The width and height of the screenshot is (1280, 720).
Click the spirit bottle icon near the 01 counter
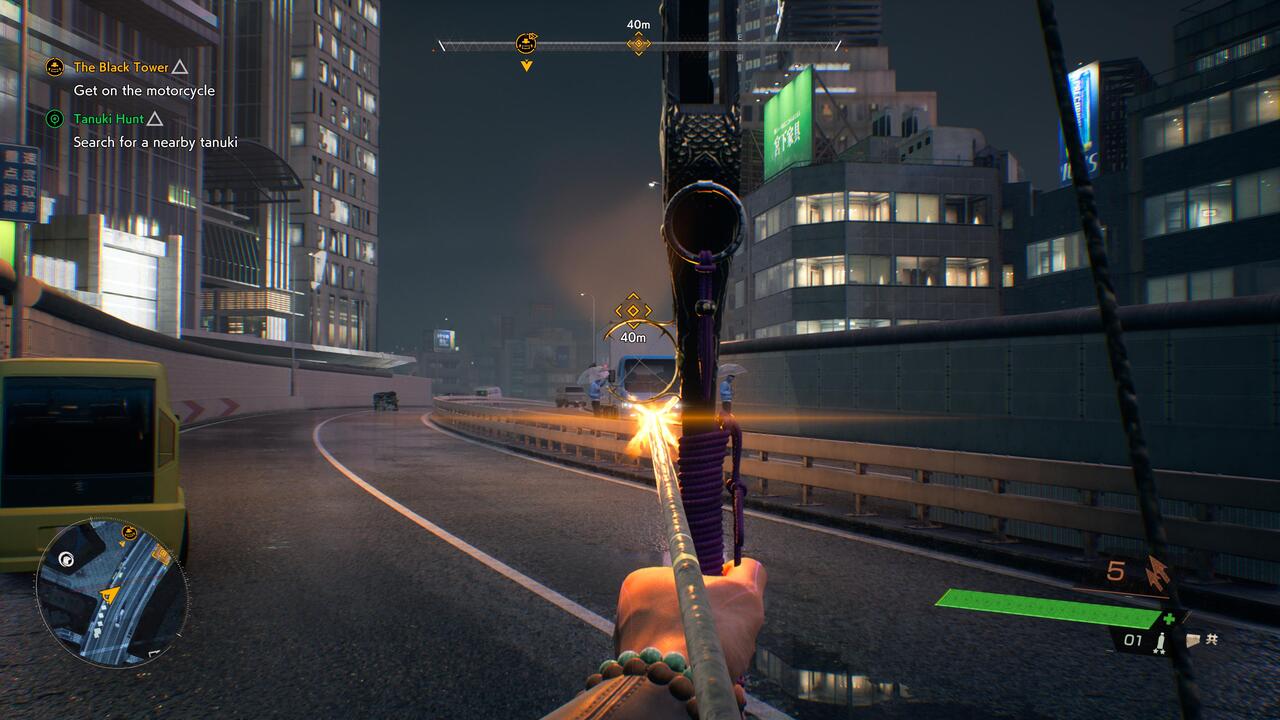click(1161, 641)
